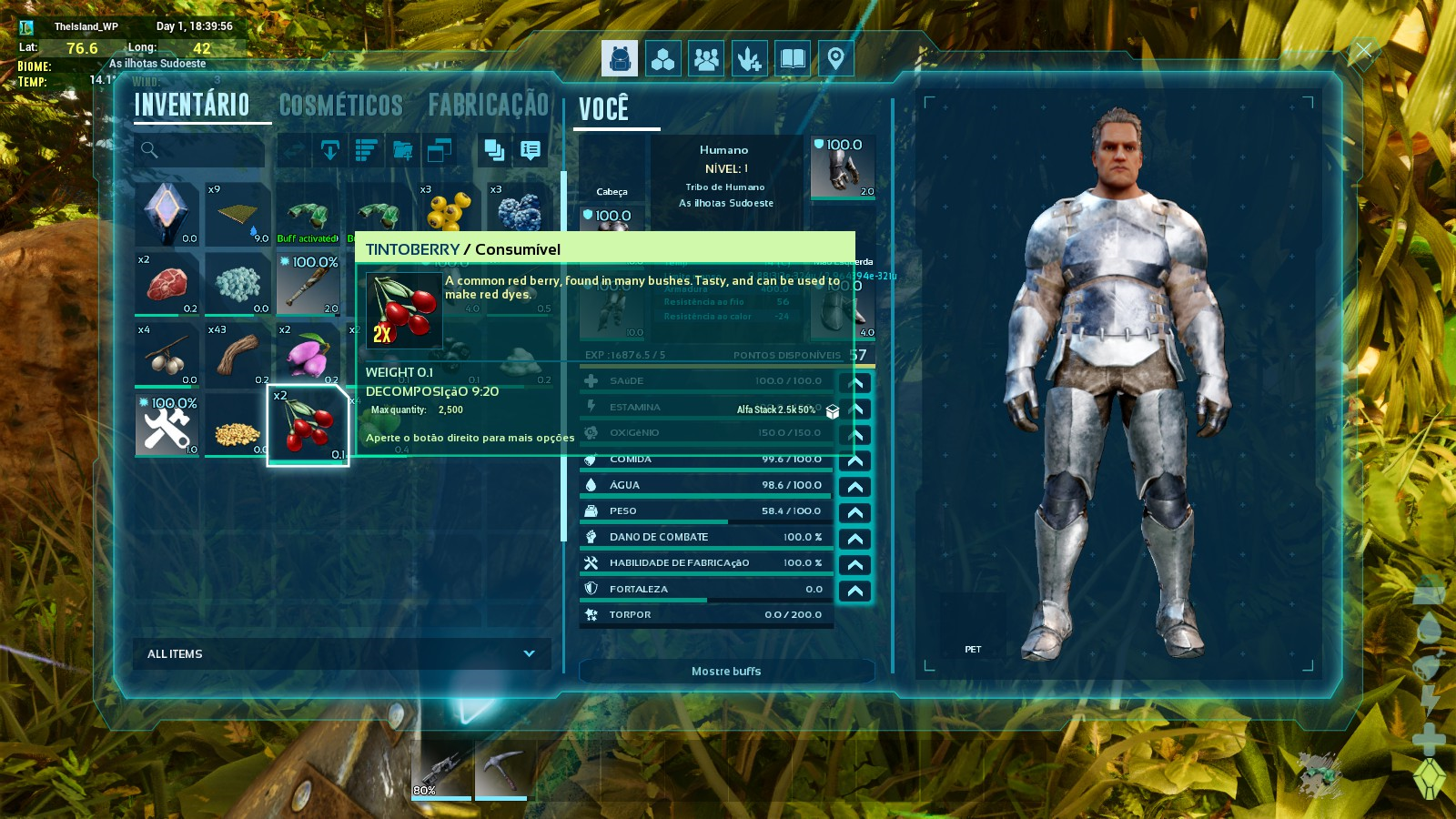
Task: Open the map pin menu
Action: point(835,59)
